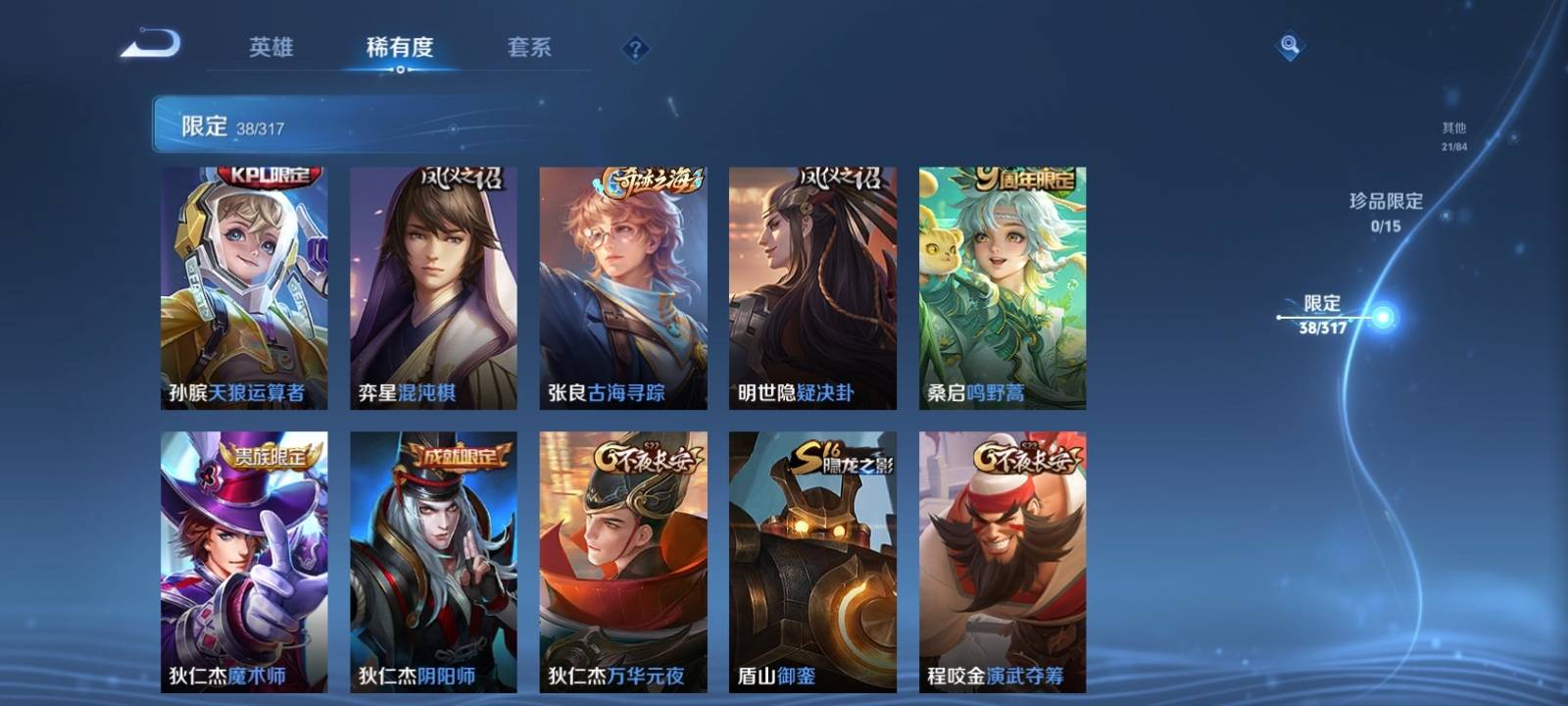Image resolution: width=1568 pixels, height=706 pixels.
Task: Select the 盾山 御銮 skin card
Action: click(x=812, y=561)
